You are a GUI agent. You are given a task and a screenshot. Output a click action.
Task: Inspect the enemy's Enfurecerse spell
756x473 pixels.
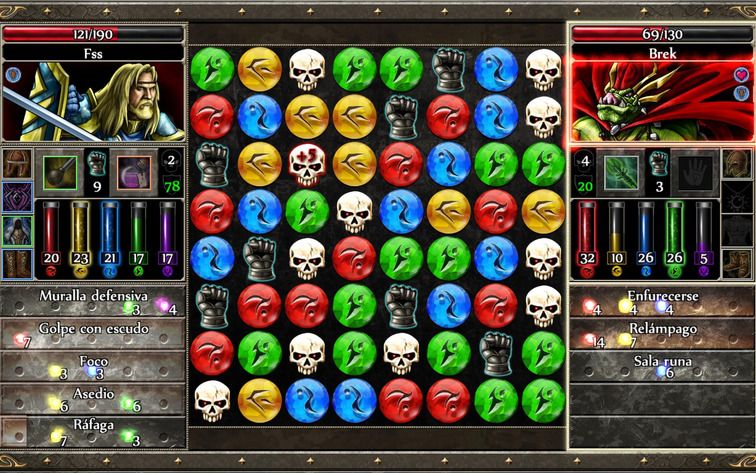[661, 301]
